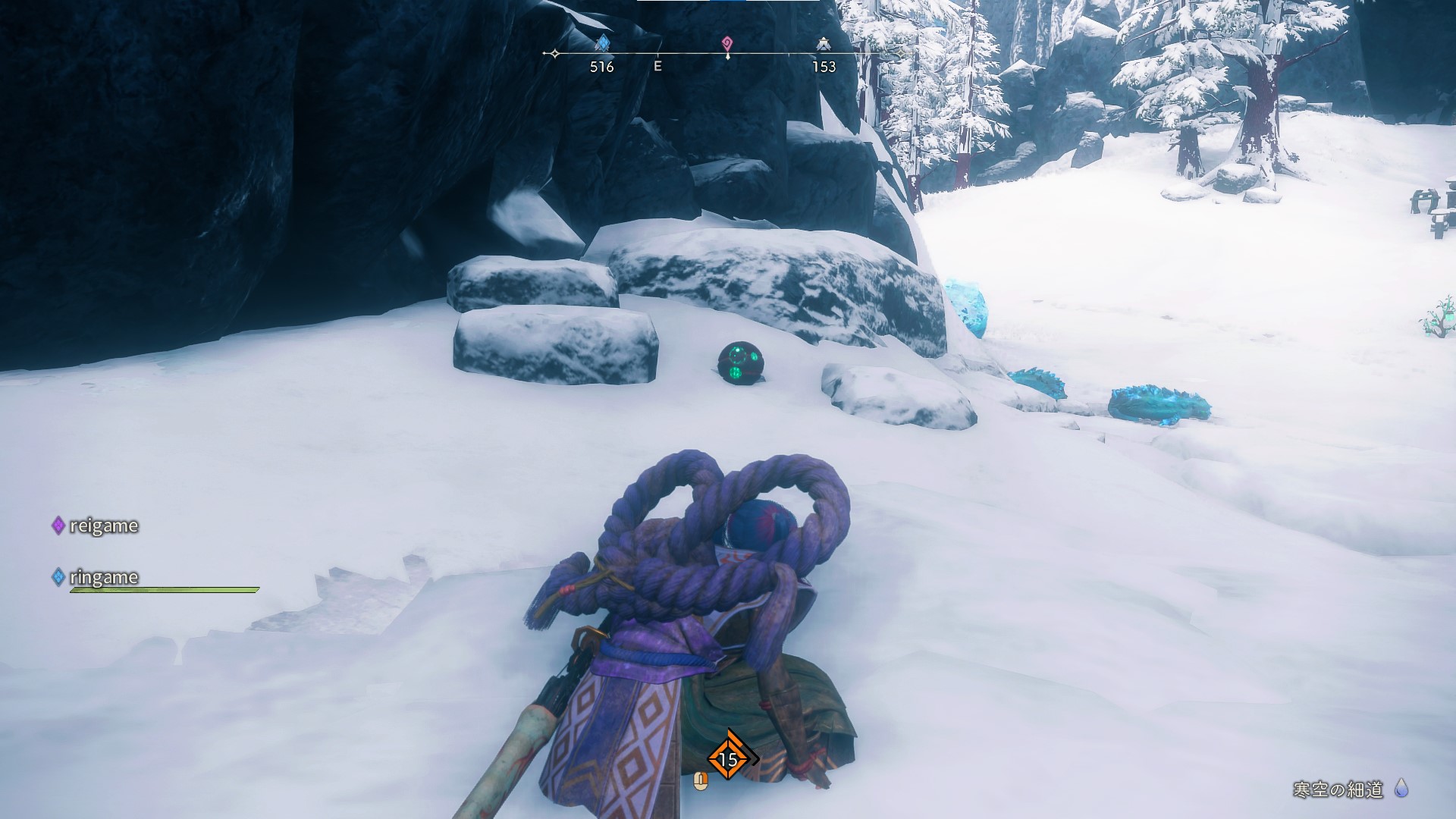Select the camp tent compass marker
1456x819 pixels.
click(824, 45)
